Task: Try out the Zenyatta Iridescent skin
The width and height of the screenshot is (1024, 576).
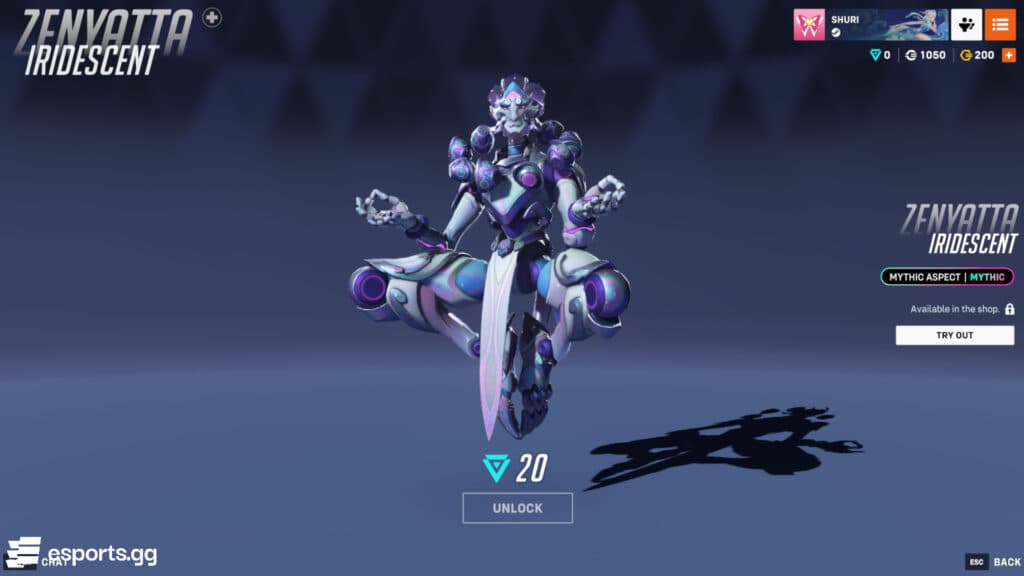Action: (x=954, y=335)
